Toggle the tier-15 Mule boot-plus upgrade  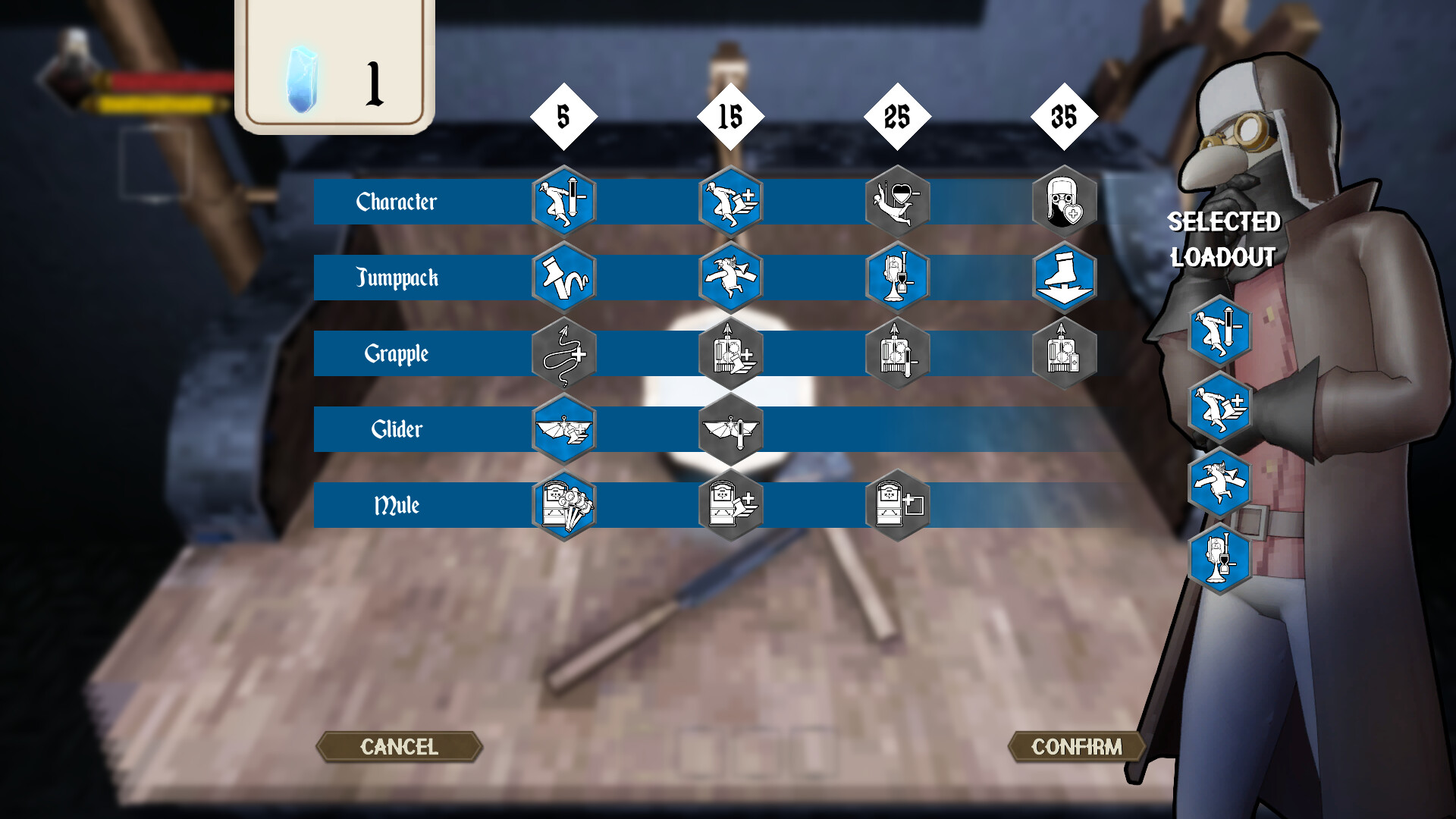[x=730, y=505]
